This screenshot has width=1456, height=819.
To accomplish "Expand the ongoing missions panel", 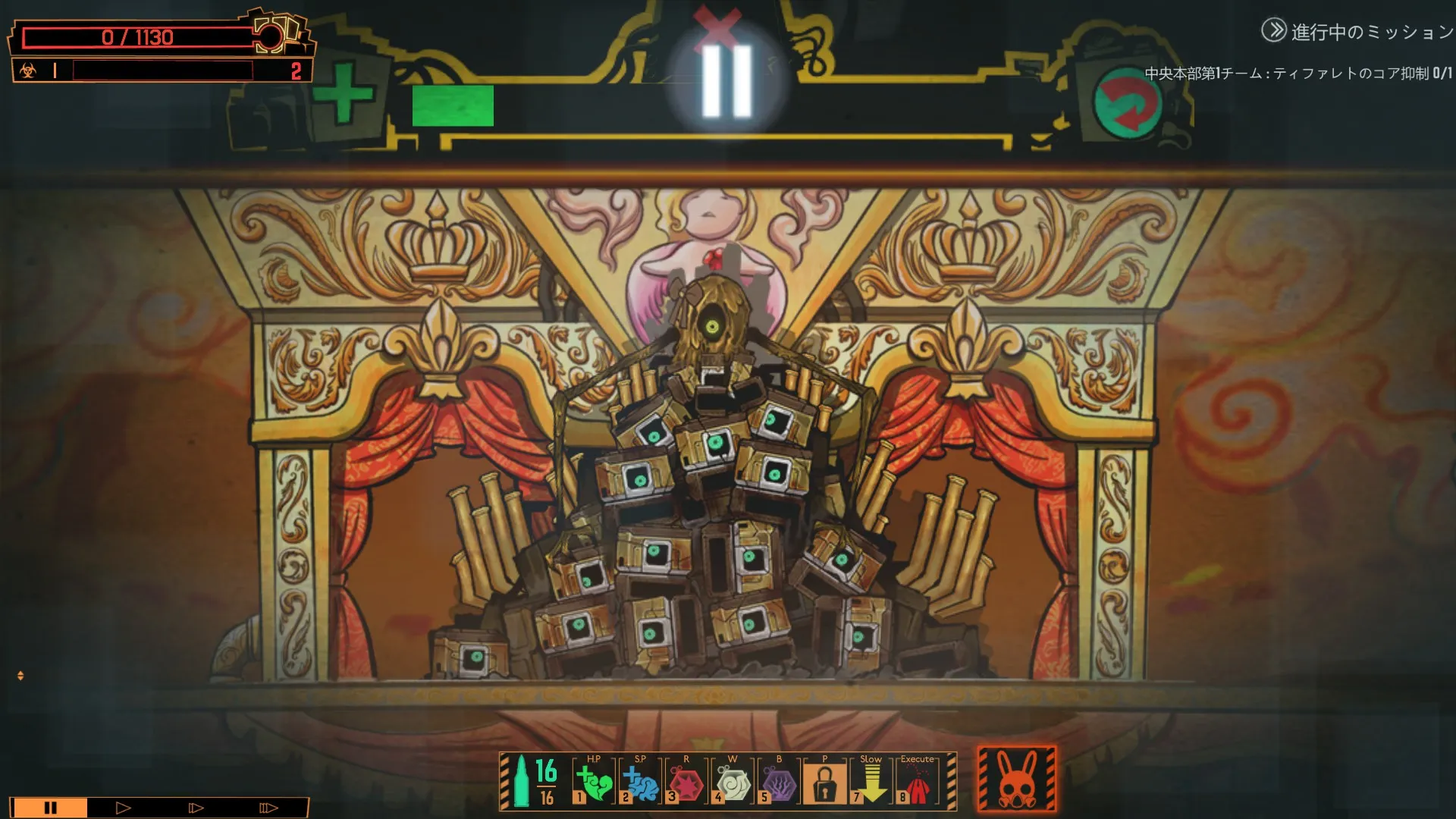I will tap(1274, 31).
